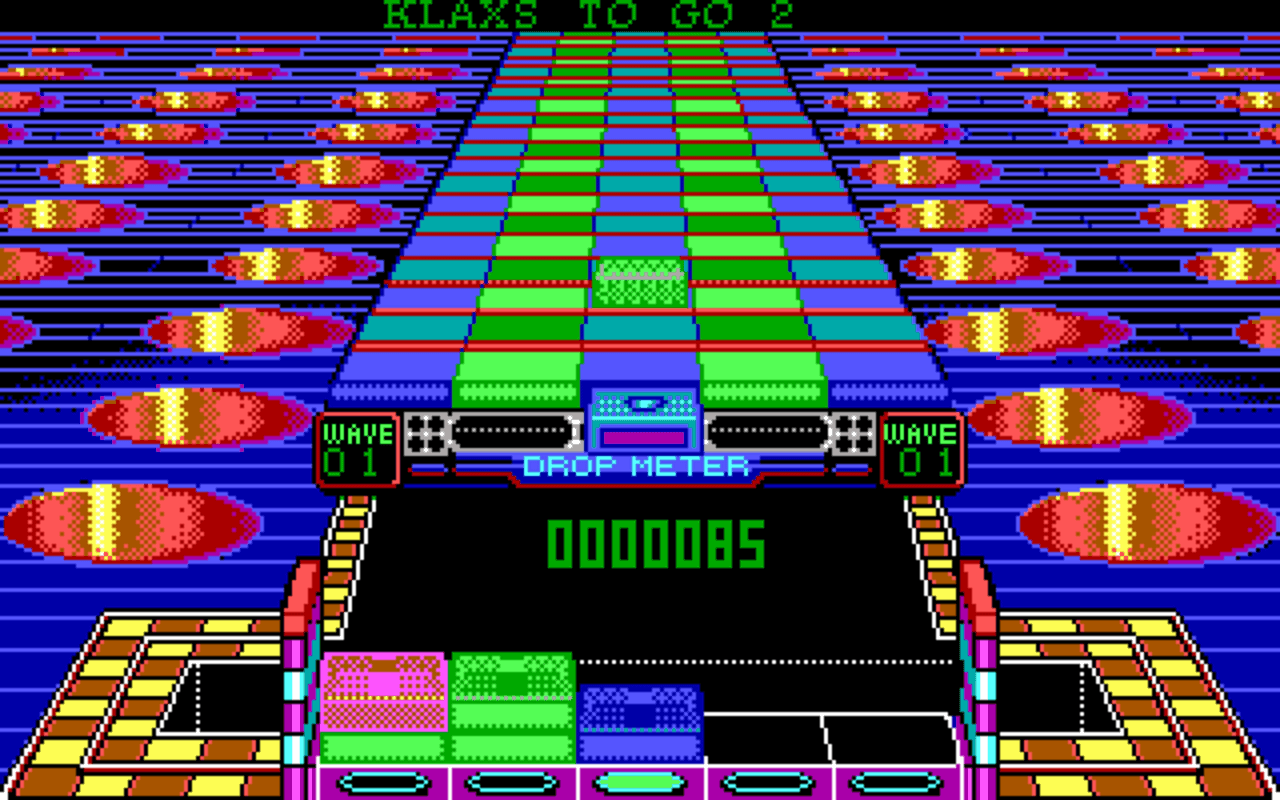Screen dimensions: 1280x800
Task: Click the cyan lamp atop the drop meter
Action: 646,403
